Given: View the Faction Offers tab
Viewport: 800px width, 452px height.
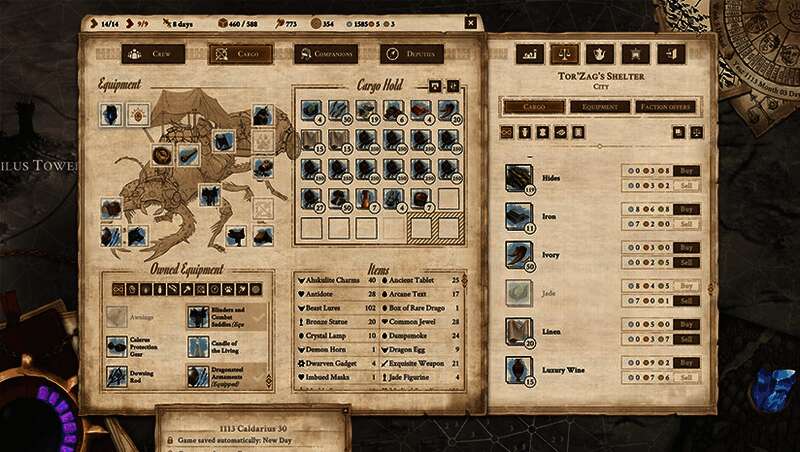Looking at the screenshot, I should click(667, 107).
